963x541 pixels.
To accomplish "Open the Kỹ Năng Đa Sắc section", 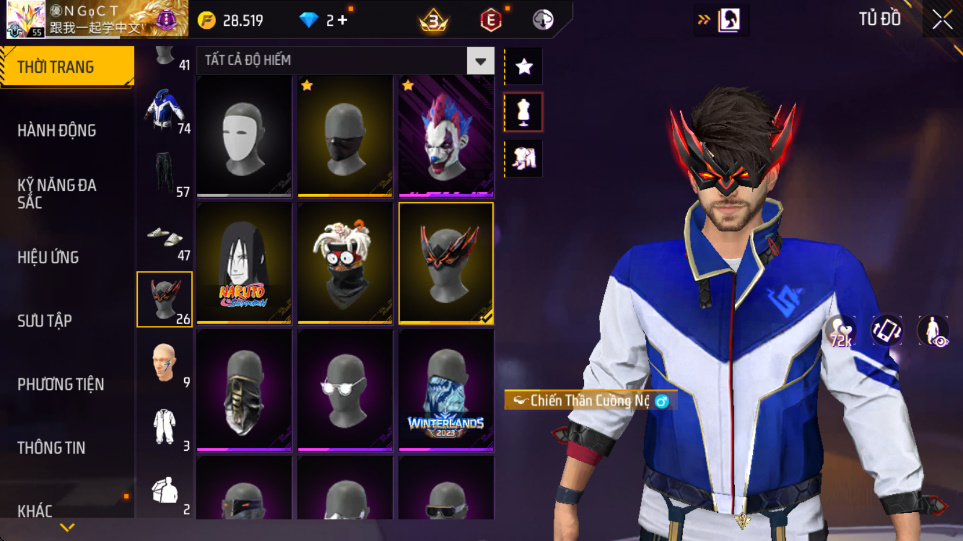I will (57, 194).
